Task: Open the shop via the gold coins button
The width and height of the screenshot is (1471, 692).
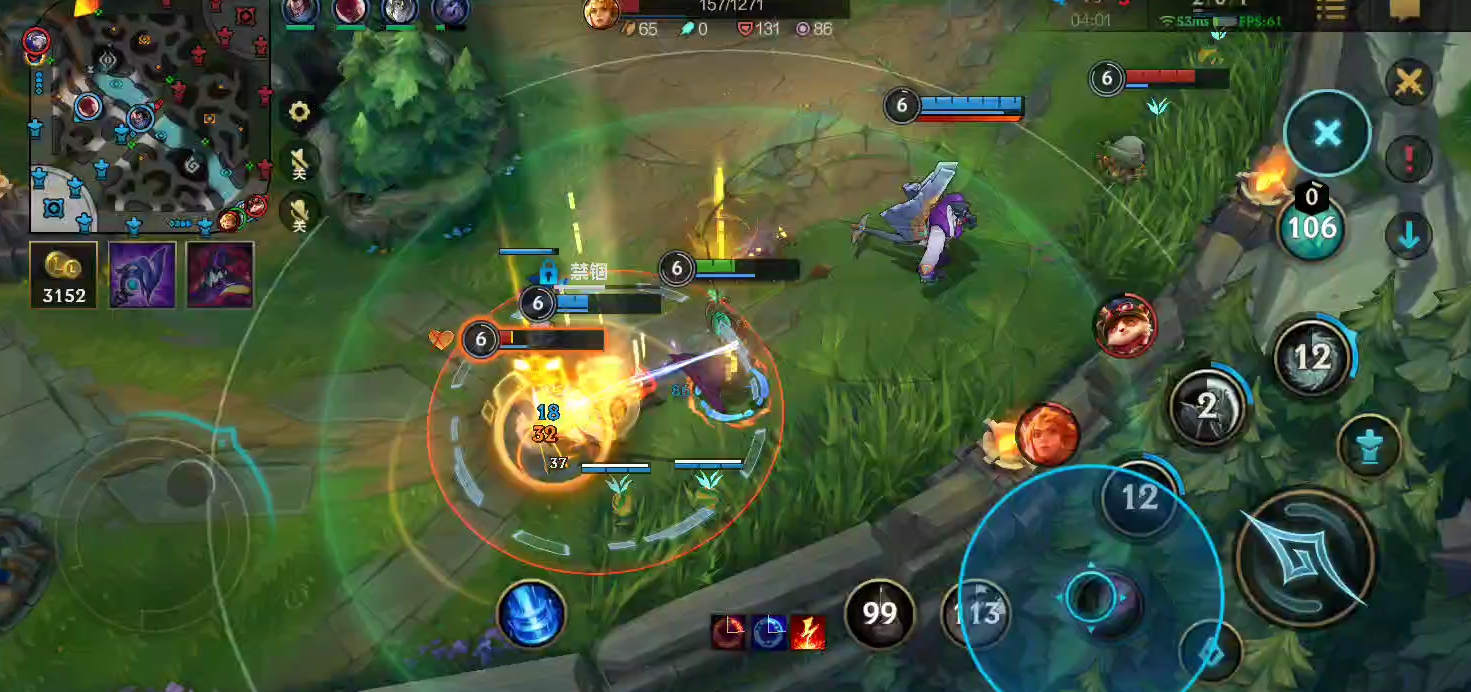Action: 64,275
